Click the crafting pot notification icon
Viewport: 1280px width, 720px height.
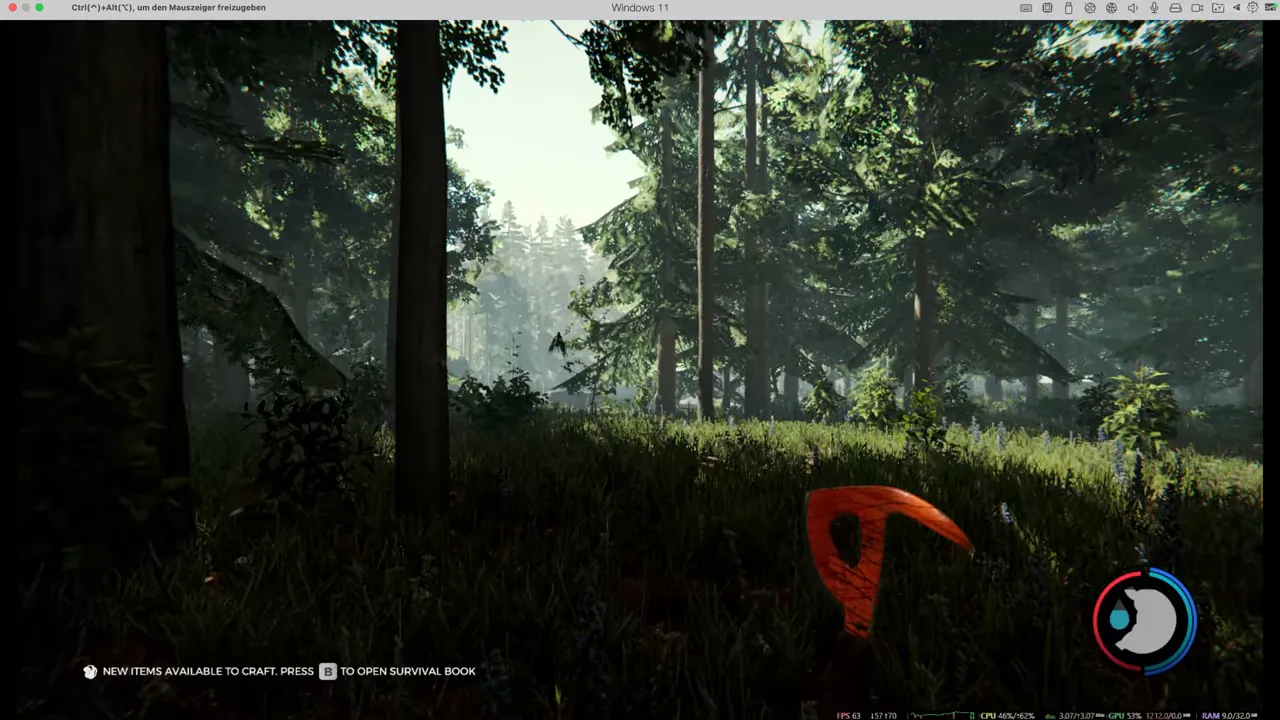90,671
